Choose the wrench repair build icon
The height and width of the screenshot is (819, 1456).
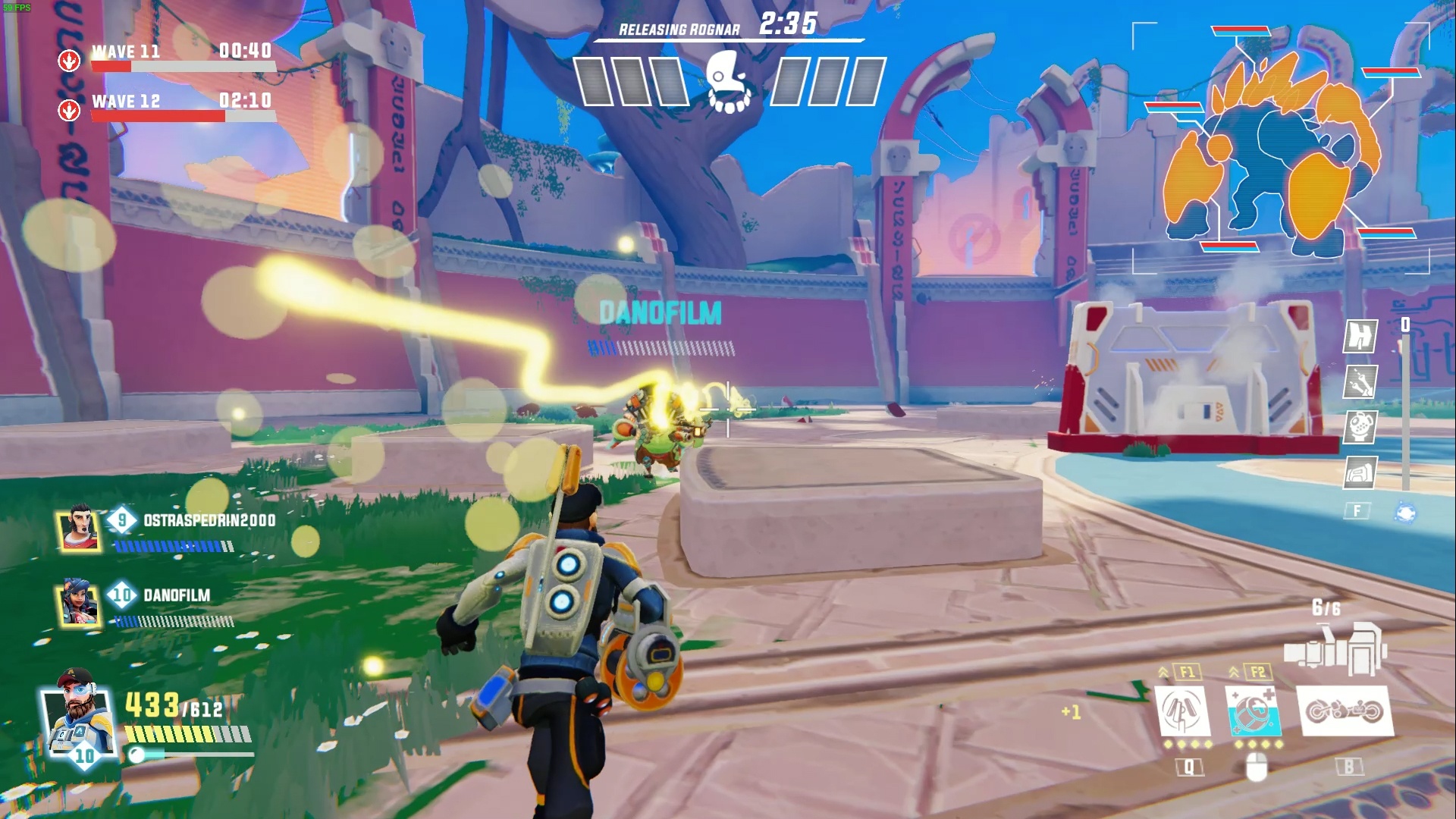[1360, 382]
